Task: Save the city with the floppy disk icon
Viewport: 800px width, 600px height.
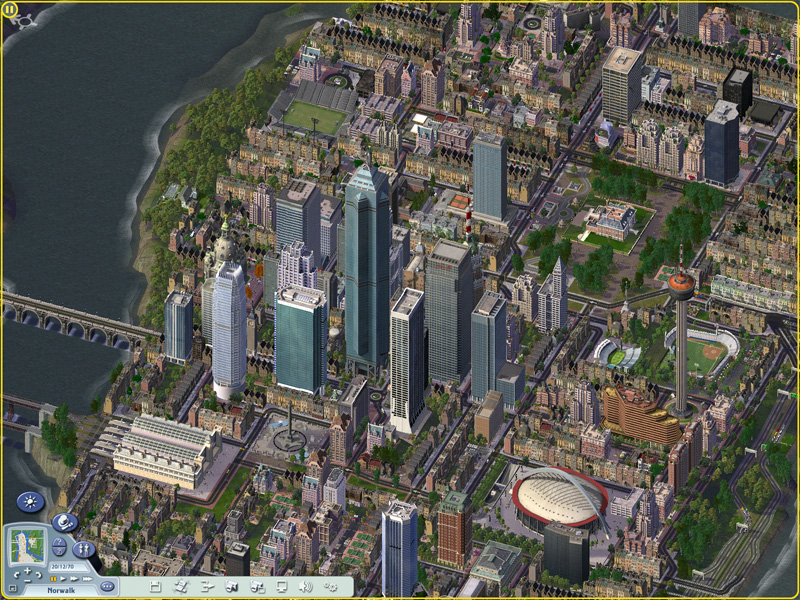Action: [156, 586]
